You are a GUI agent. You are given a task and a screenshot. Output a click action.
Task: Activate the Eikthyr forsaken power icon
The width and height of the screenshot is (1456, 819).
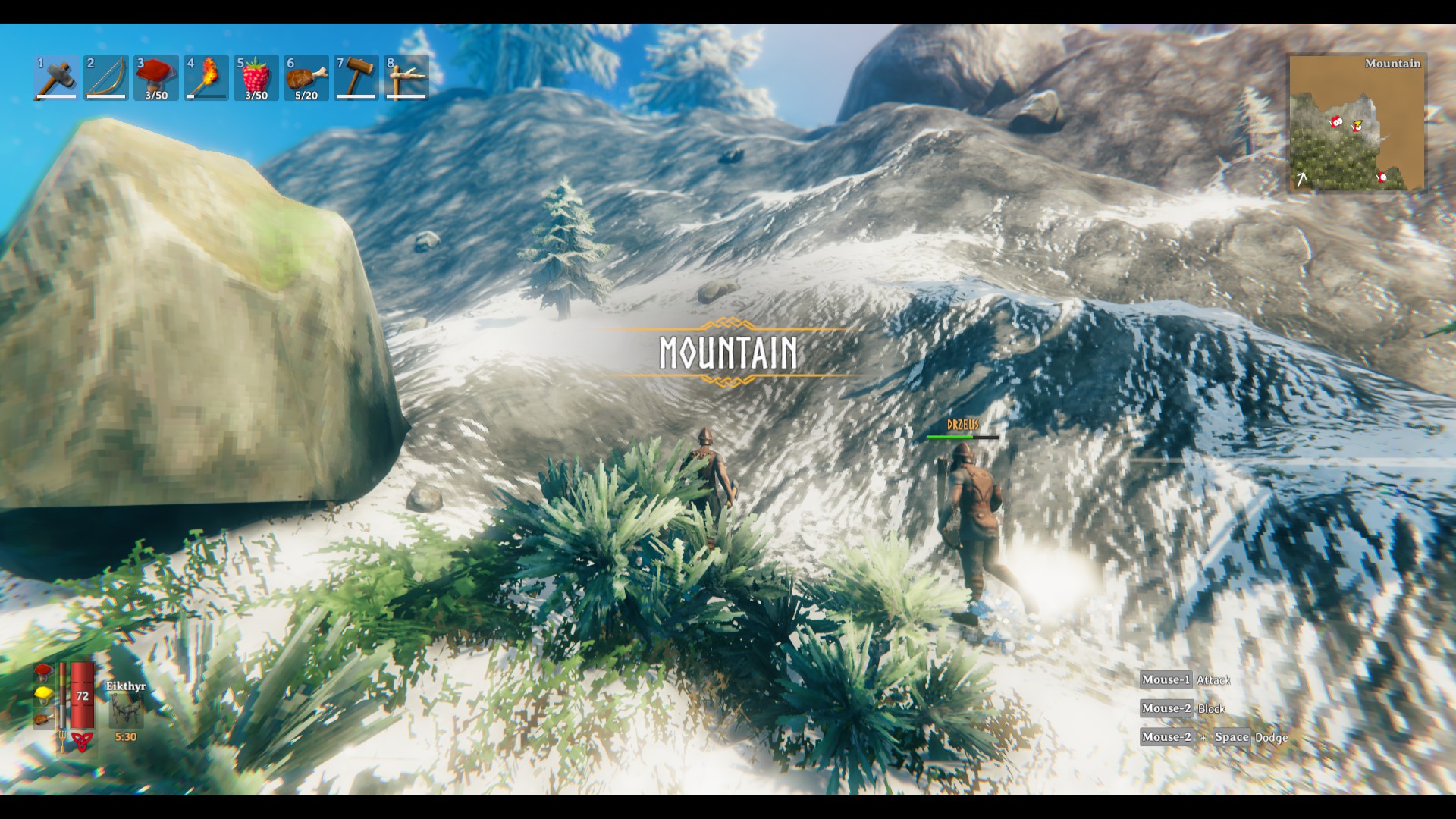pyautogui.click(x=125, y=711)
